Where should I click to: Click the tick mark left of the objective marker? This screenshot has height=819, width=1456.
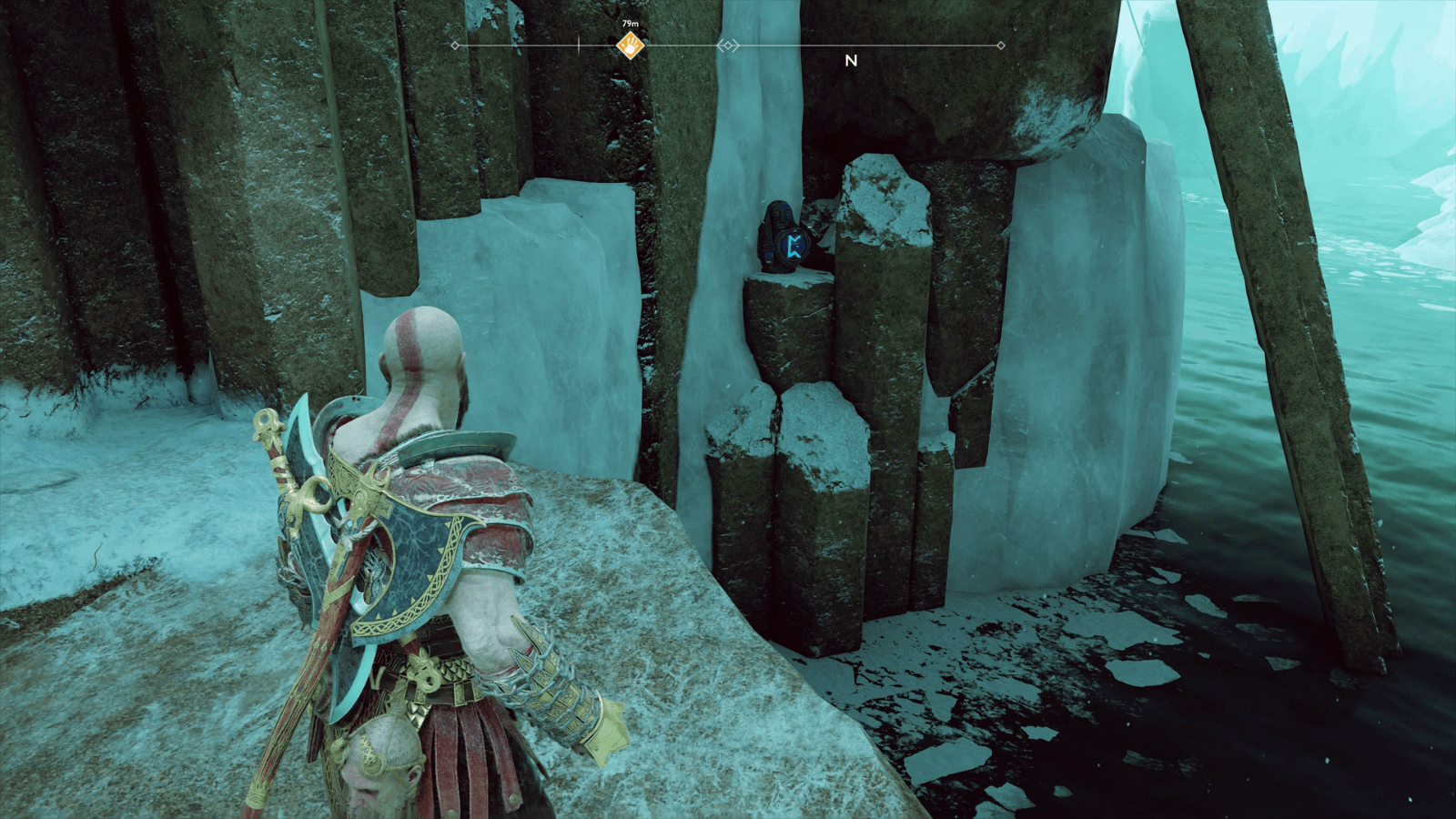click(579, 44)
